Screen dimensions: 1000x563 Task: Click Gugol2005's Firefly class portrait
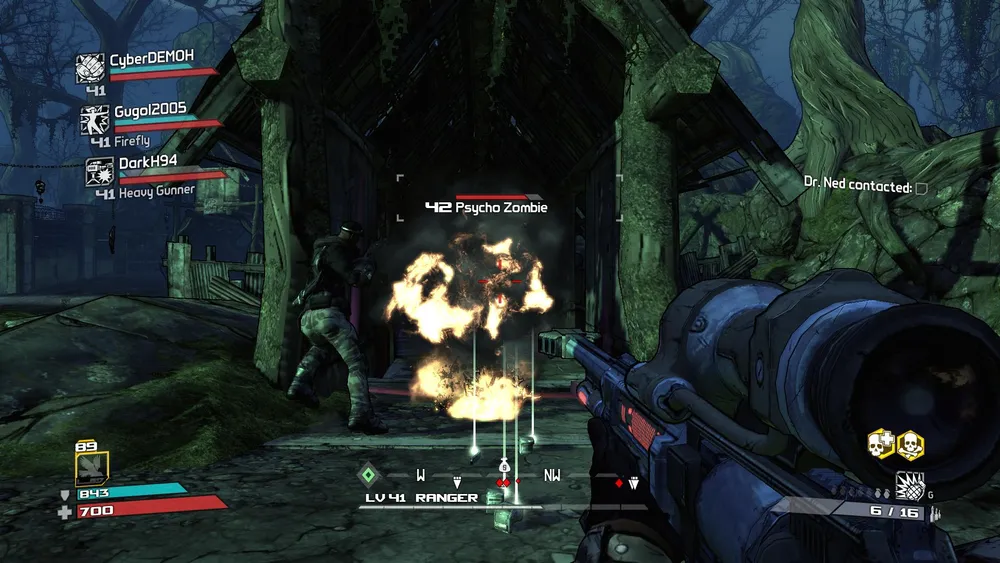click(96, 120)
